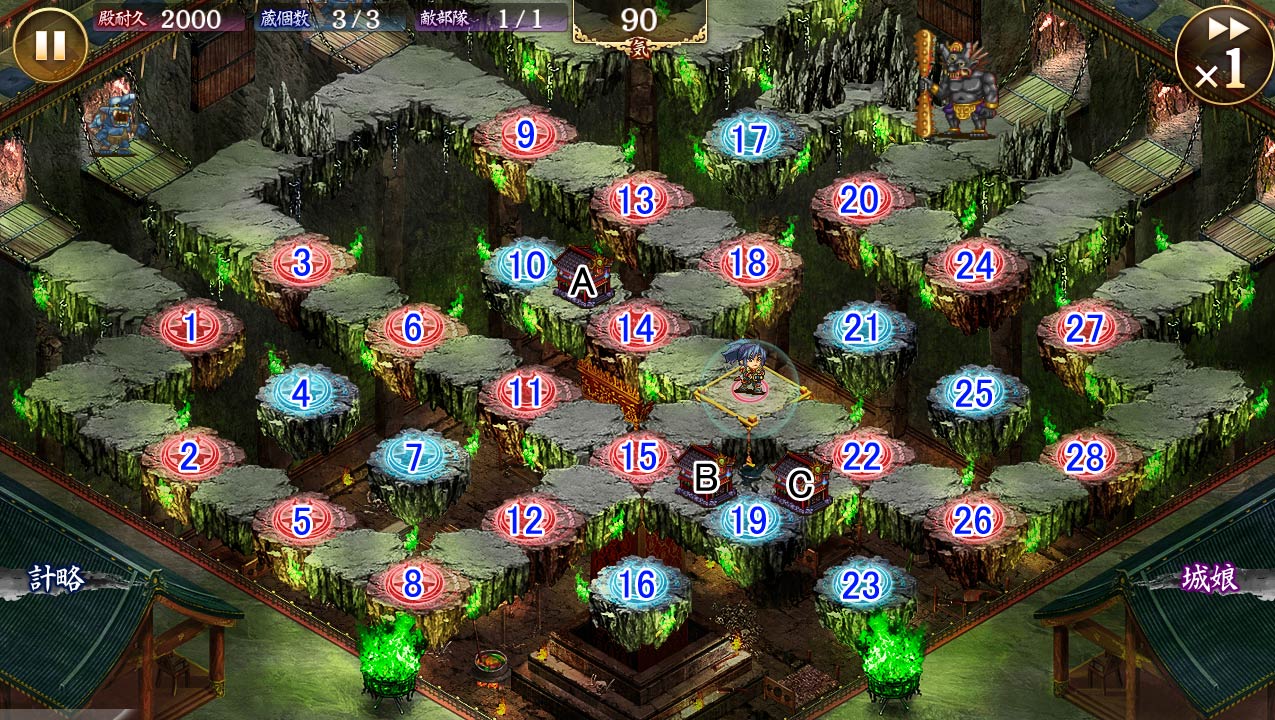Choose blue deployment tile 23
The image size is (1275, 720).
coord(861,586)
